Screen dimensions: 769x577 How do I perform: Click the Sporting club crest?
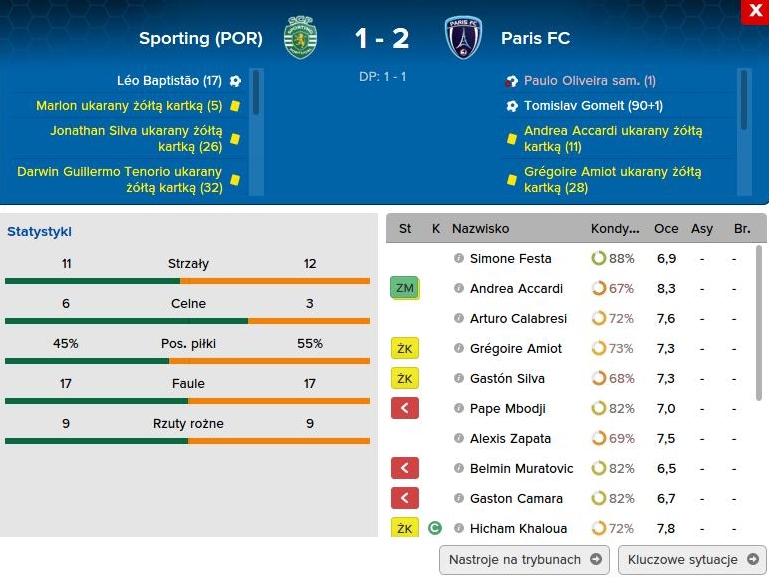click(300, 38)
